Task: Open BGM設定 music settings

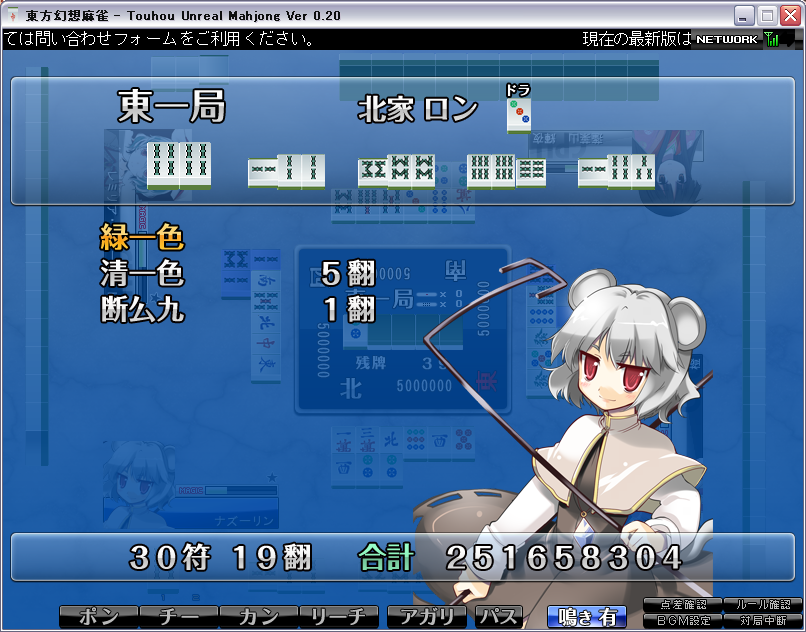Action: 683,621
